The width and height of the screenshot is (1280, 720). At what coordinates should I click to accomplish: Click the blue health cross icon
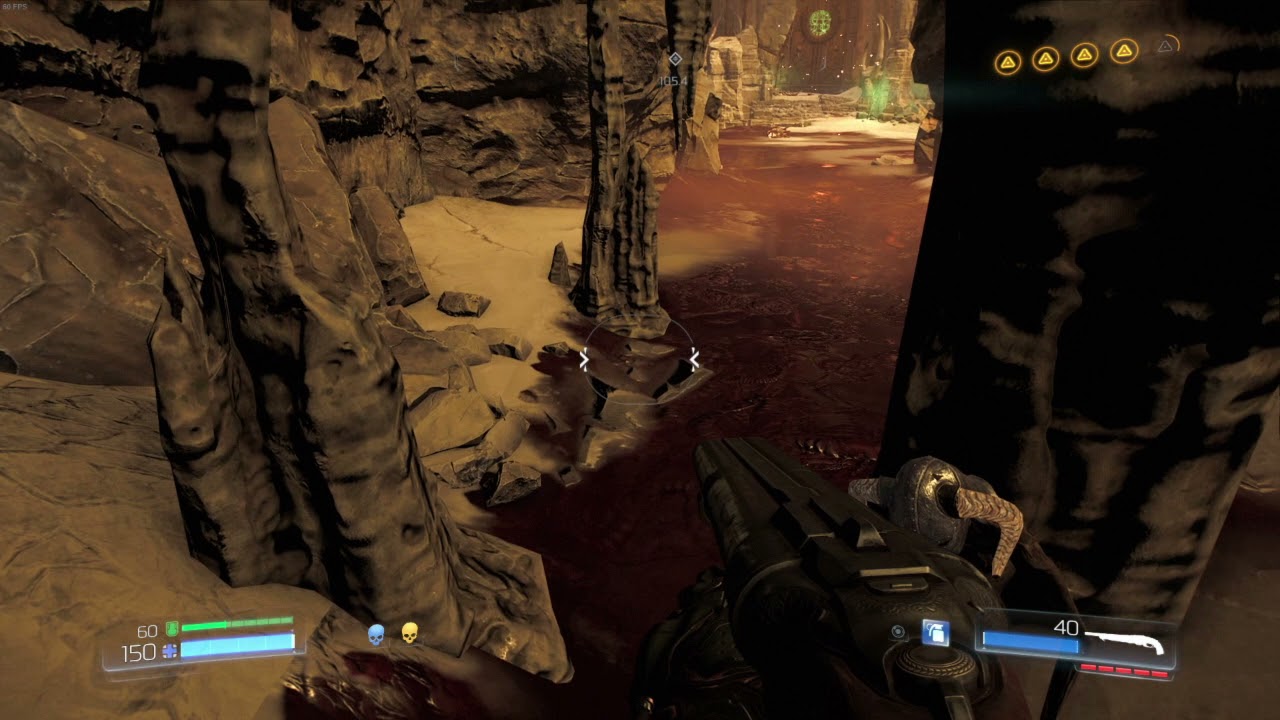[x=169, y=652]
